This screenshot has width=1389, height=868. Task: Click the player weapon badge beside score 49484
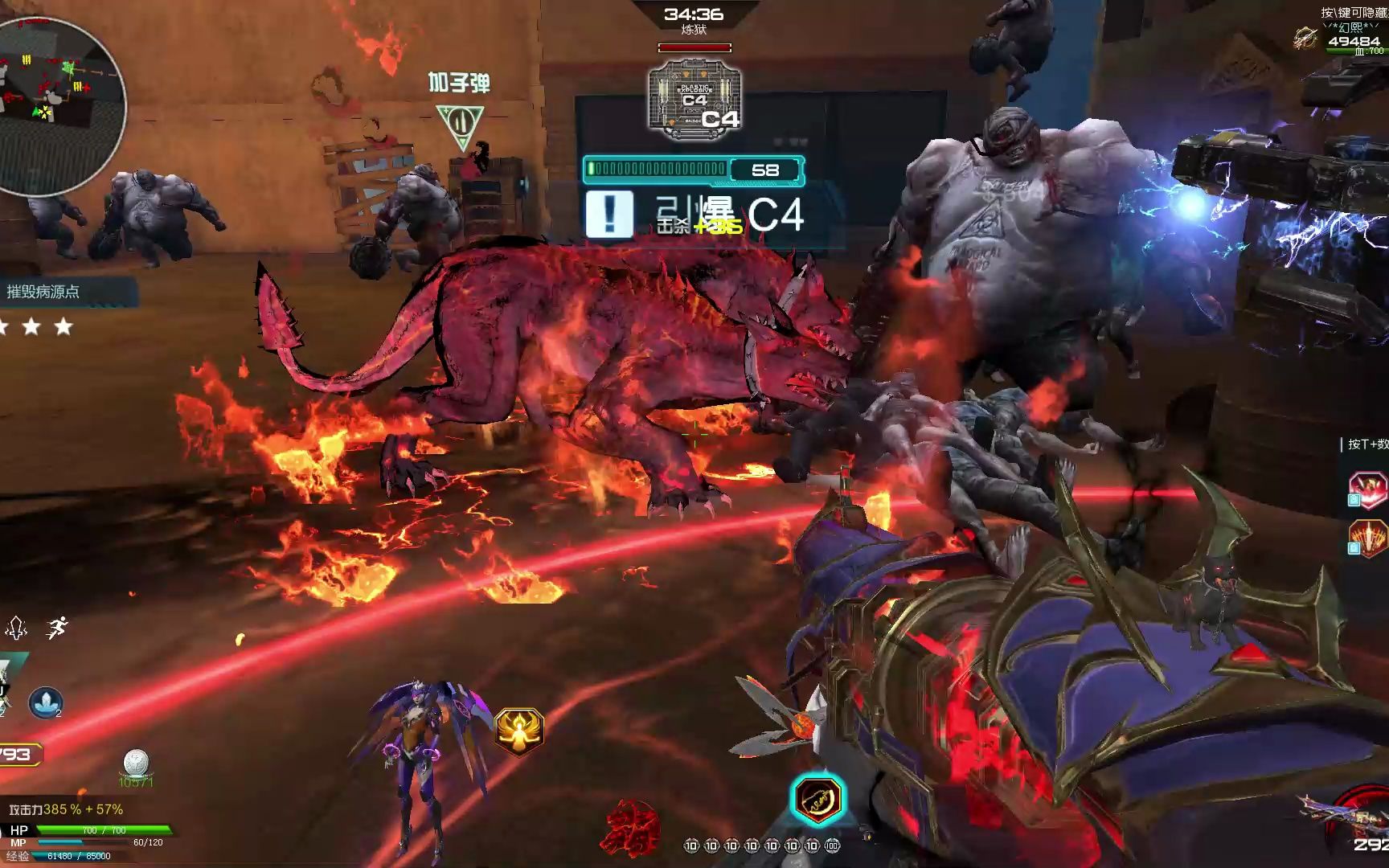point(1306,37)
